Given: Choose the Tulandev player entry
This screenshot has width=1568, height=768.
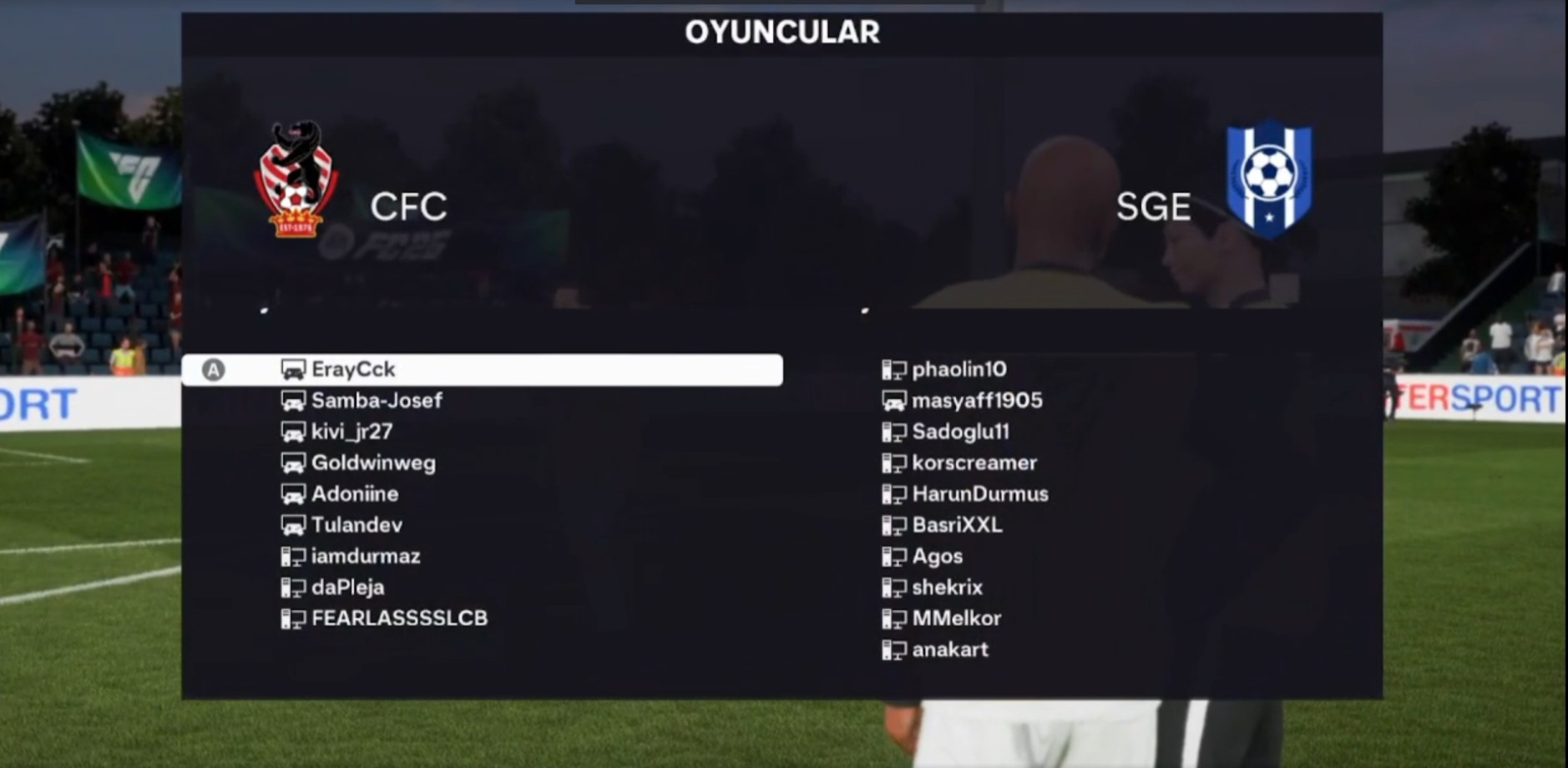Looking at the screenshot, I should (x=357, y=525).
